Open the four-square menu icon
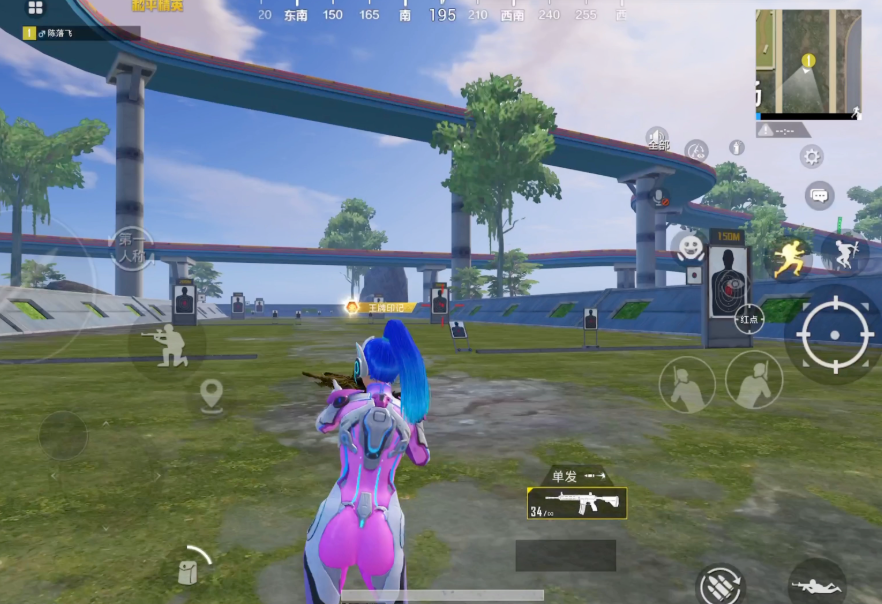 (x=35, y=8)
